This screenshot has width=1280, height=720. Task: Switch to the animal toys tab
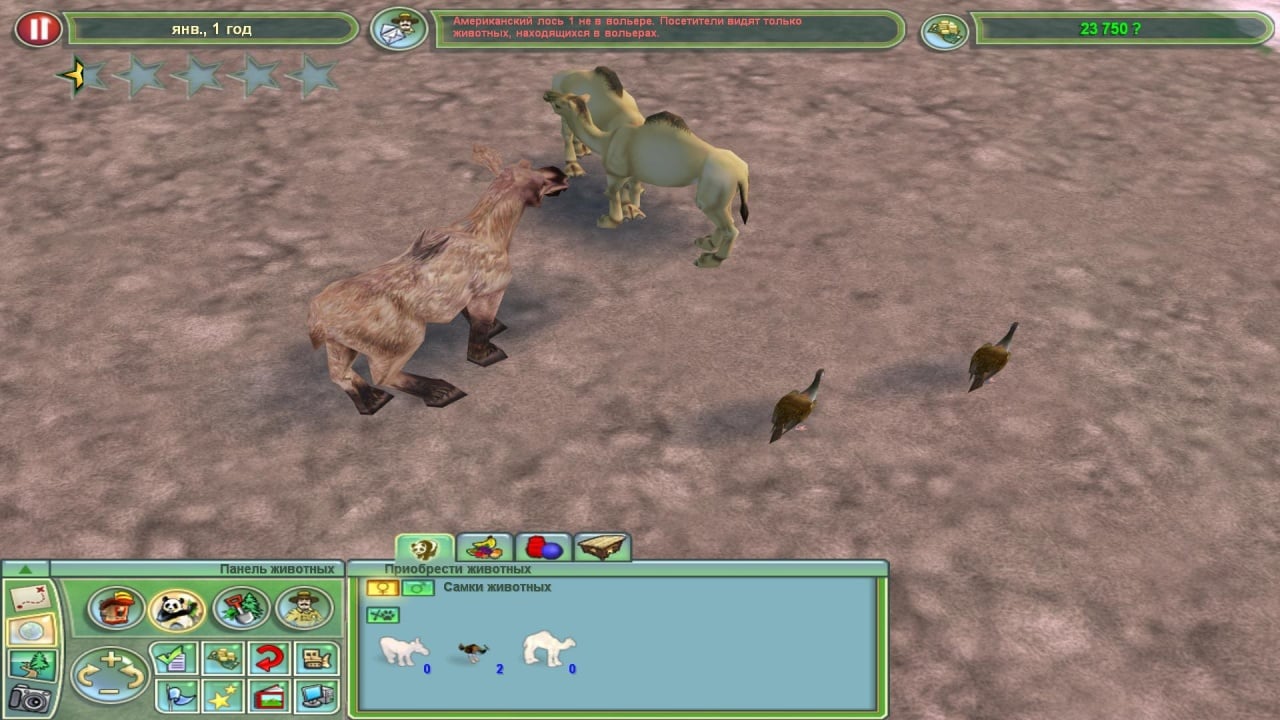pyautogui.click(x=543, y=548)
